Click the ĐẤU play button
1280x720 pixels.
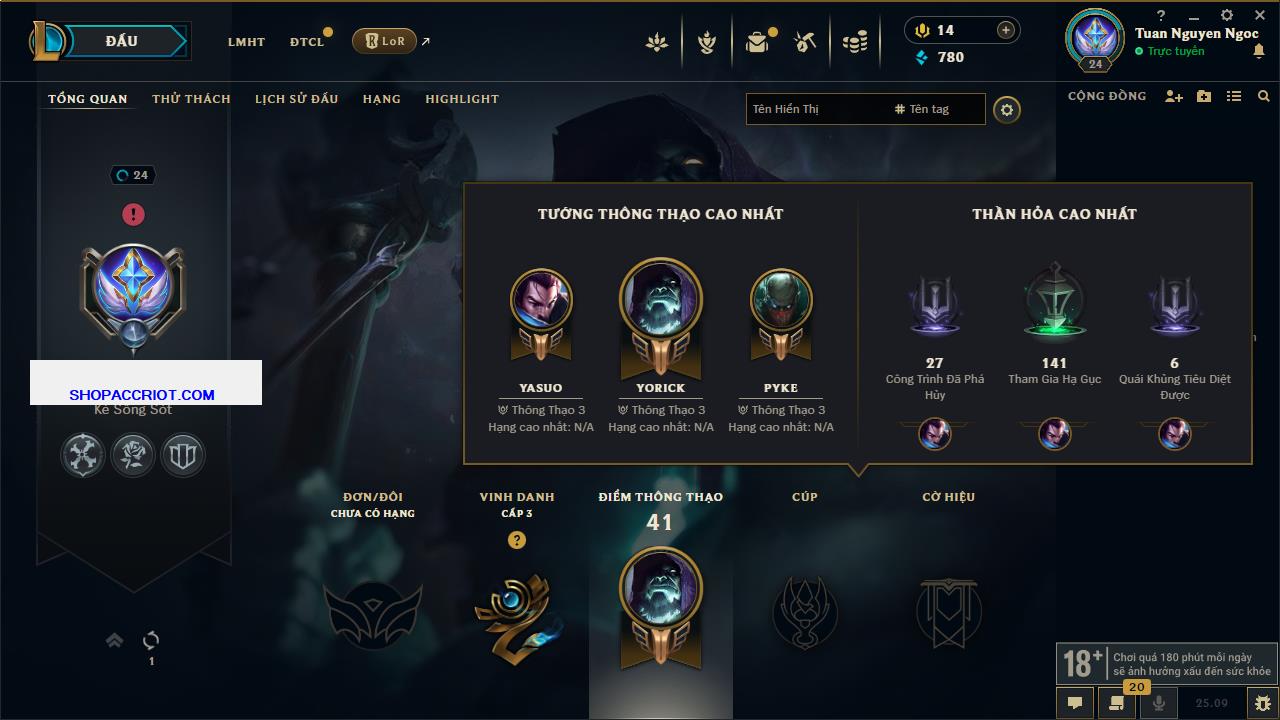click(x=122, y=41)
